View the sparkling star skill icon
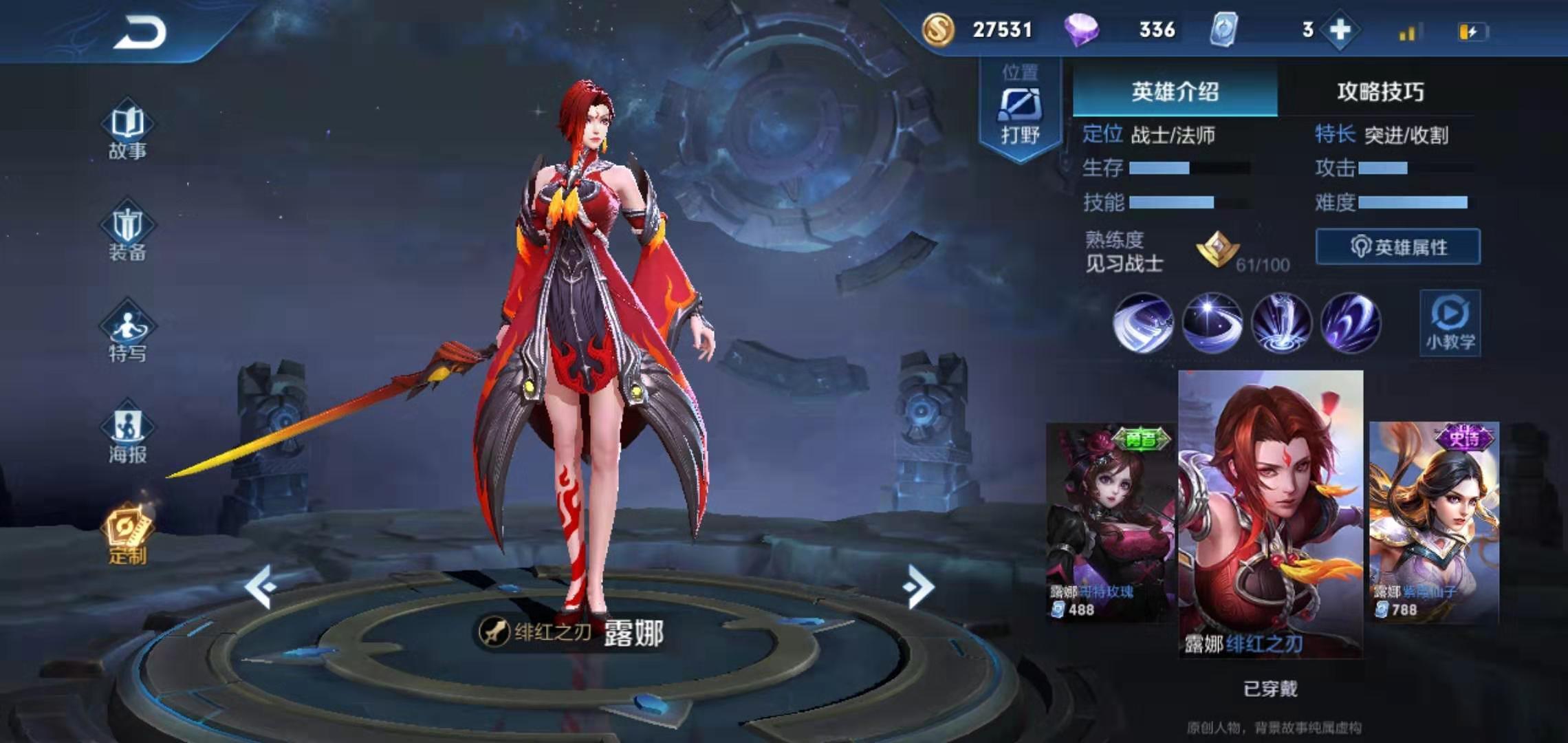1568x743 pixels. [1212, 323]
